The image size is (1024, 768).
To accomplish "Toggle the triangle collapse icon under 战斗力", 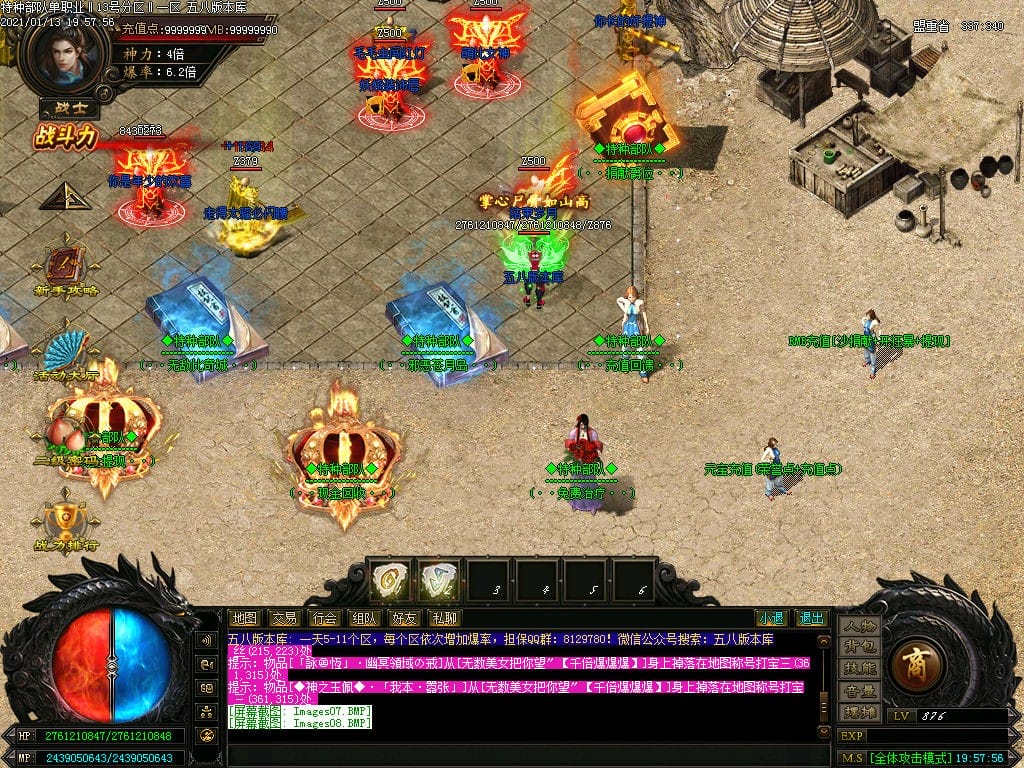I will (x=65, y=196).
